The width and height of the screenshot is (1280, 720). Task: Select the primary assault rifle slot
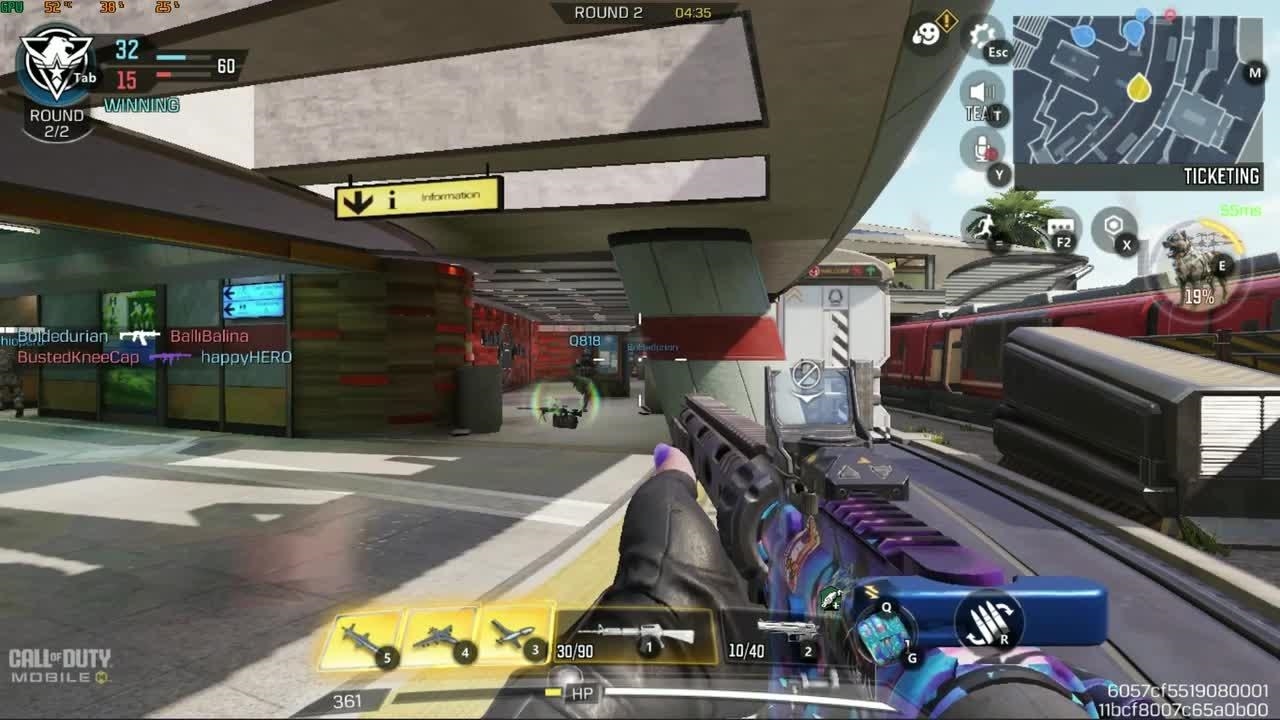tap(636, 636)
